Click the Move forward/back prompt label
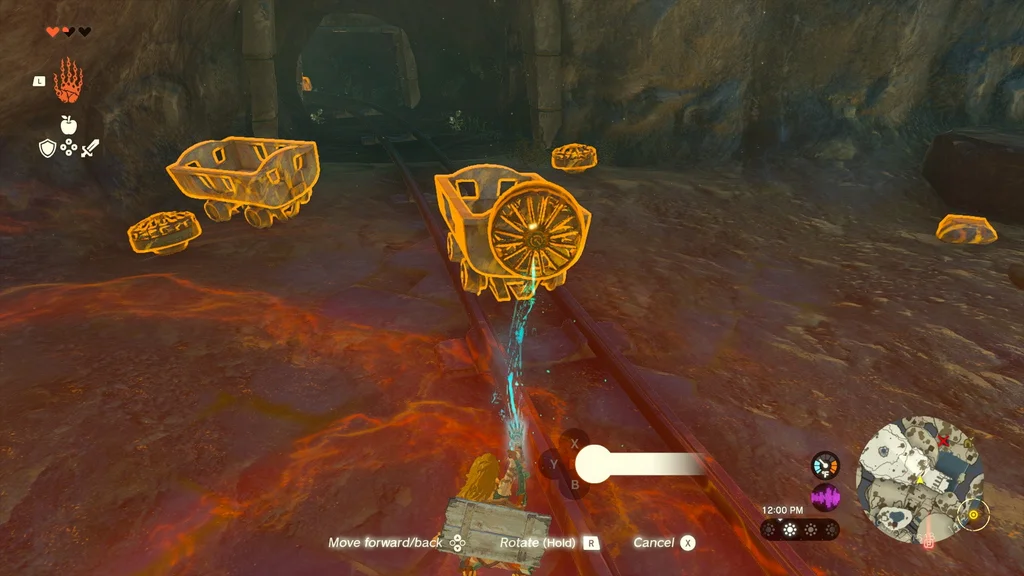 385,543
